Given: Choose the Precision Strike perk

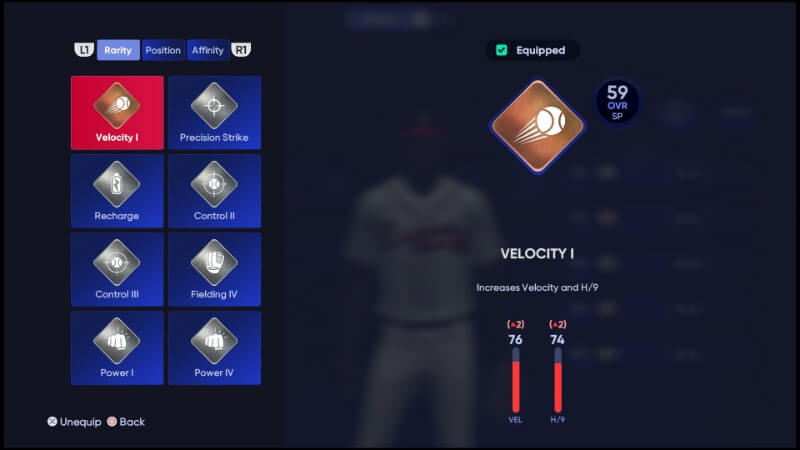Looking at the screenshot, I should pos(214,113).
